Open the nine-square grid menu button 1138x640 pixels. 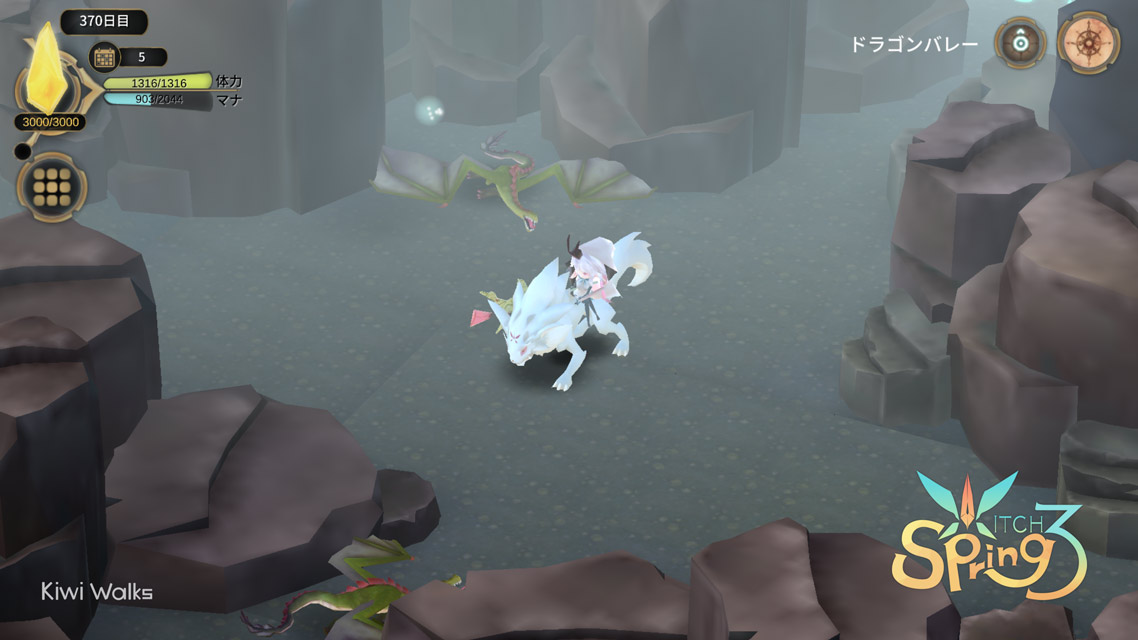pos(51,187)
